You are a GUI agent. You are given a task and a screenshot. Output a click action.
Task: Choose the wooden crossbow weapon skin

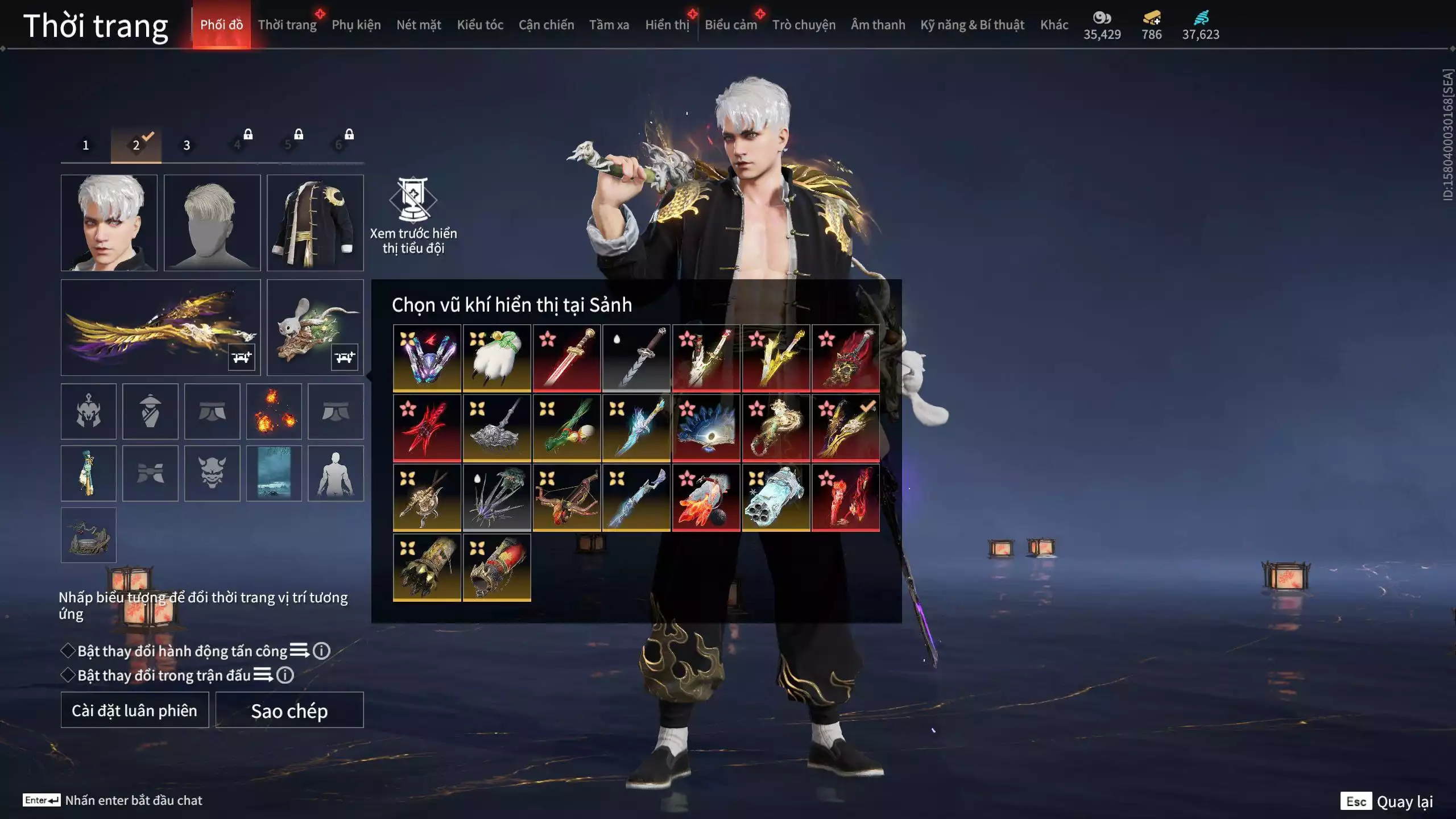(566, 498)
